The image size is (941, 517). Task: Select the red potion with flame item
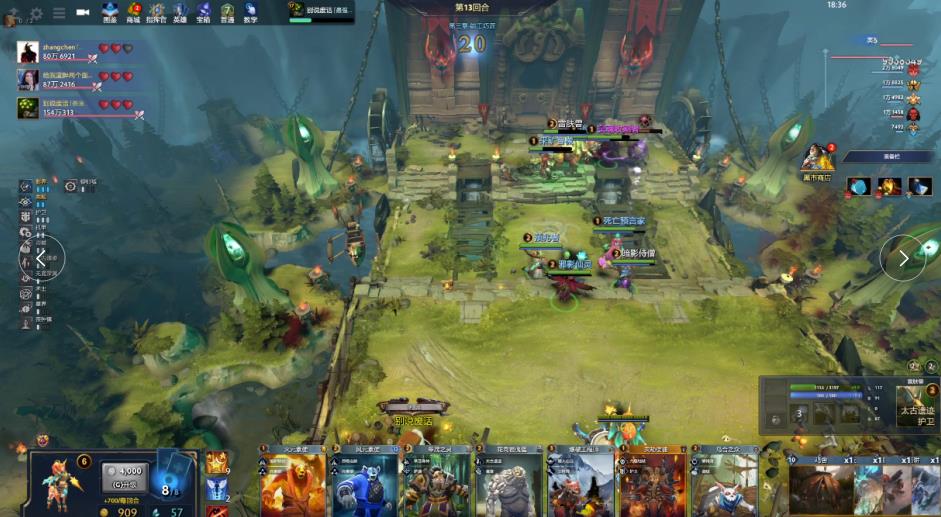coord(888,186)
